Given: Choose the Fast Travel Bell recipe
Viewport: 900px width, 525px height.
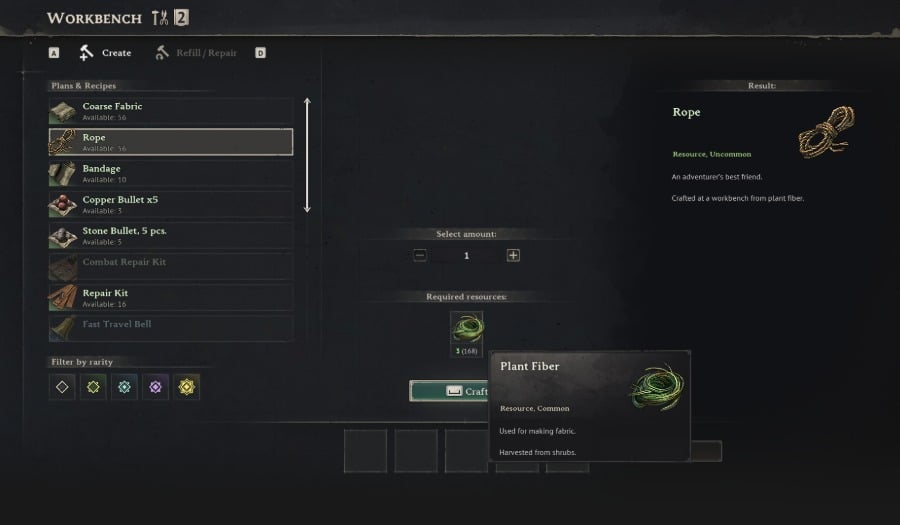Looking at the screenshot, I should click(x=171, y=329).
